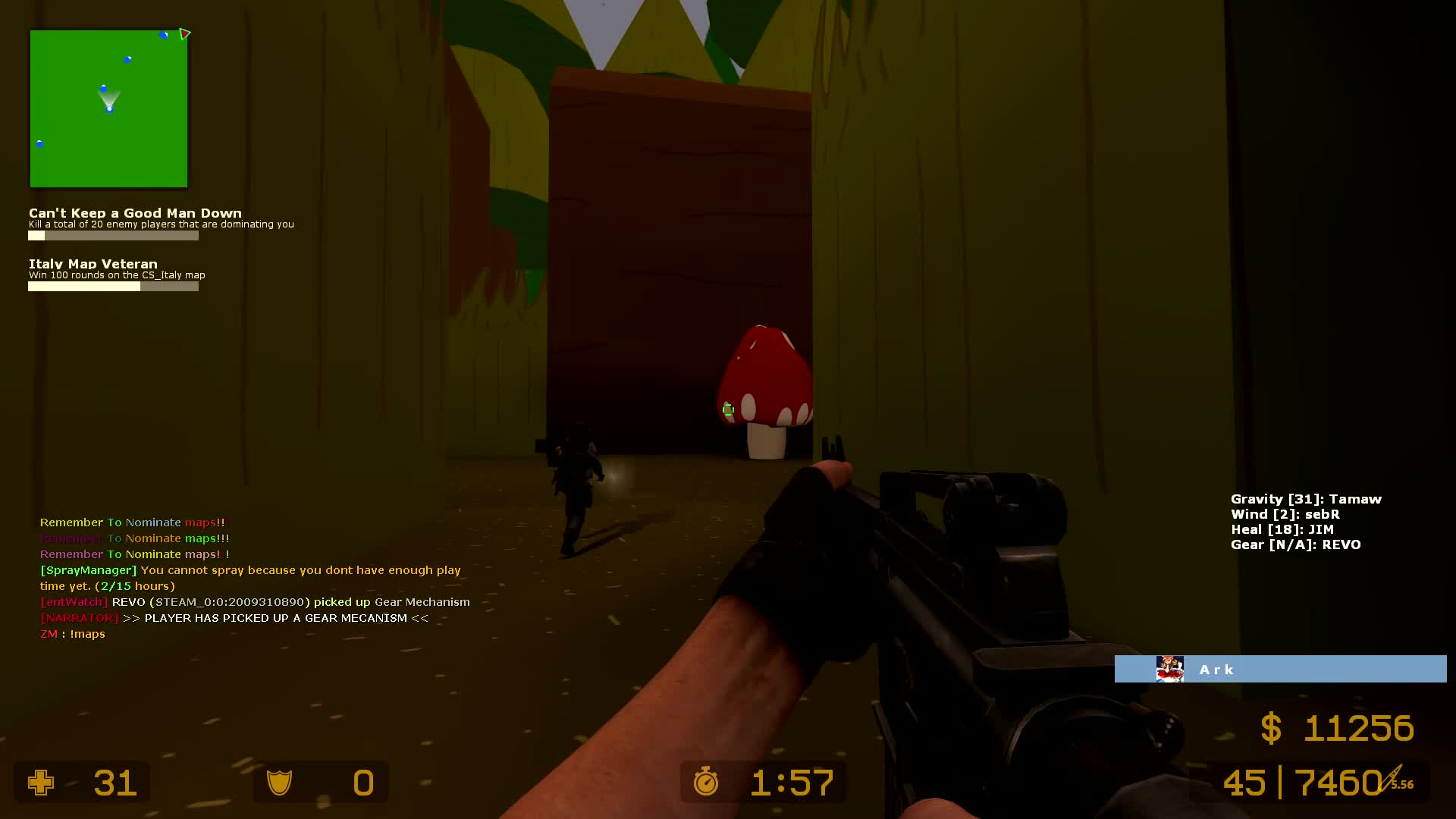Click the Heal [18]: JIM label
The width and height of the screenshot is (1456, 819).
pyautogui.click(x=1282, y=529)
